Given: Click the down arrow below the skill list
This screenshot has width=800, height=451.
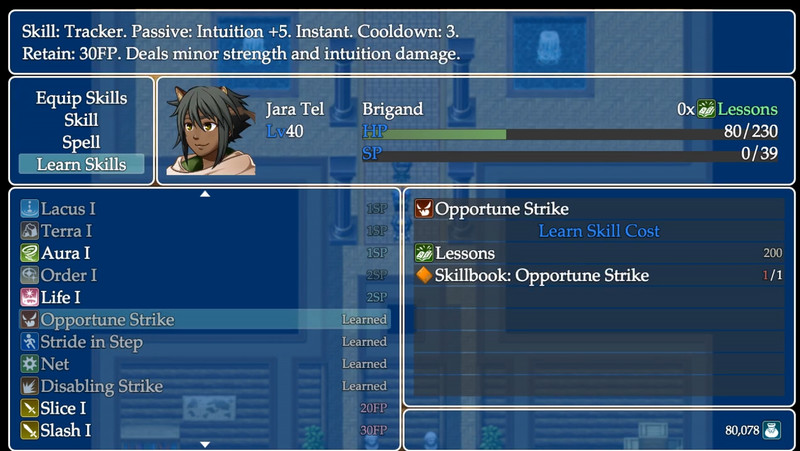Looking at the screenshot, I should pyautogui.click(x=205, y=444).
